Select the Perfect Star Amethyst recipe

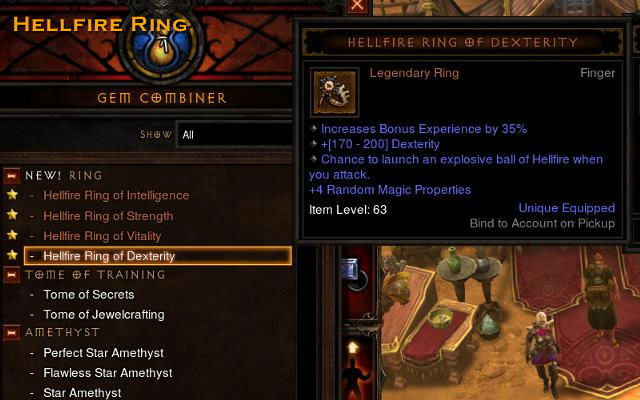(103, 353)
